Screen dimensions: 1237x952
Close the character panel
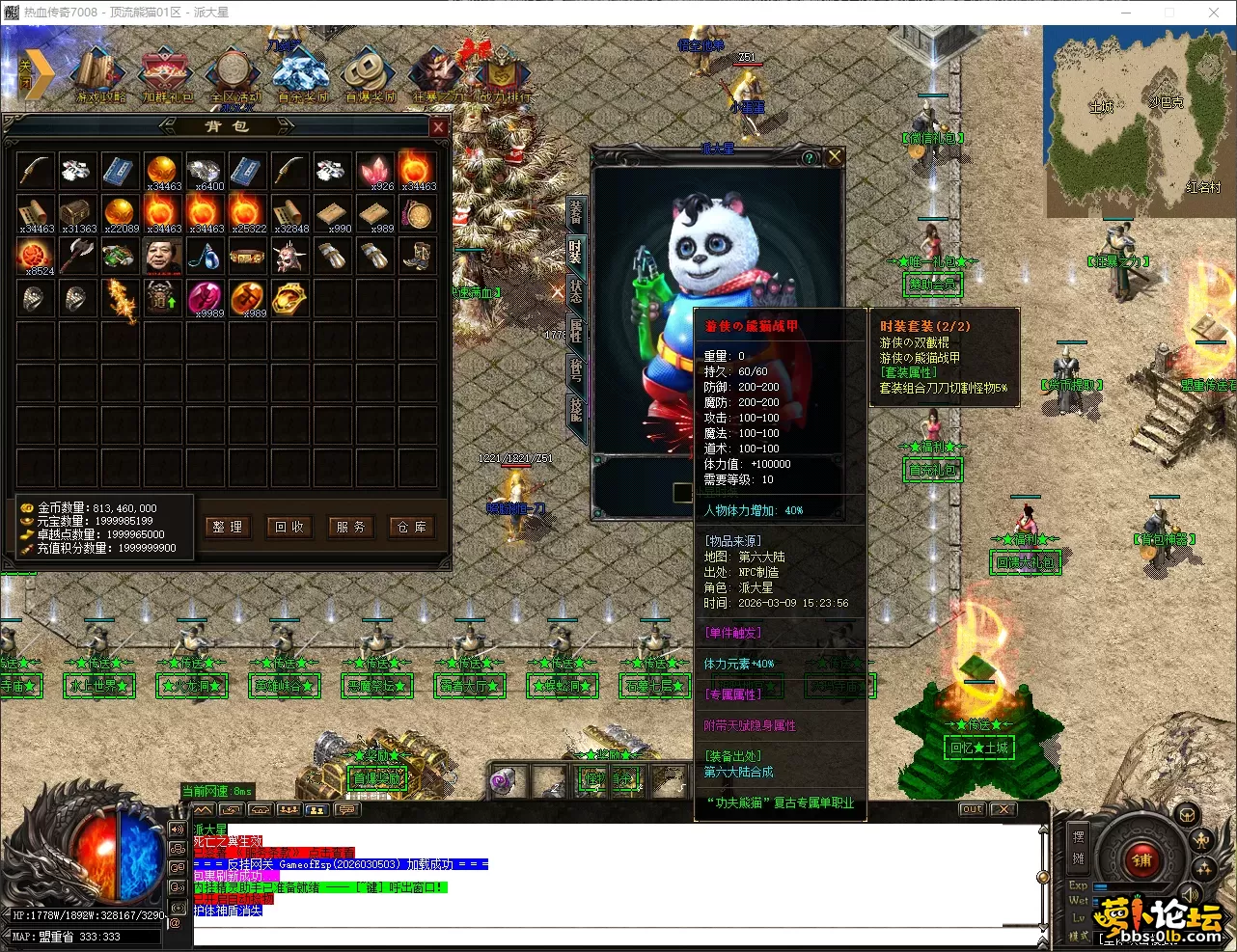[835, 157]
